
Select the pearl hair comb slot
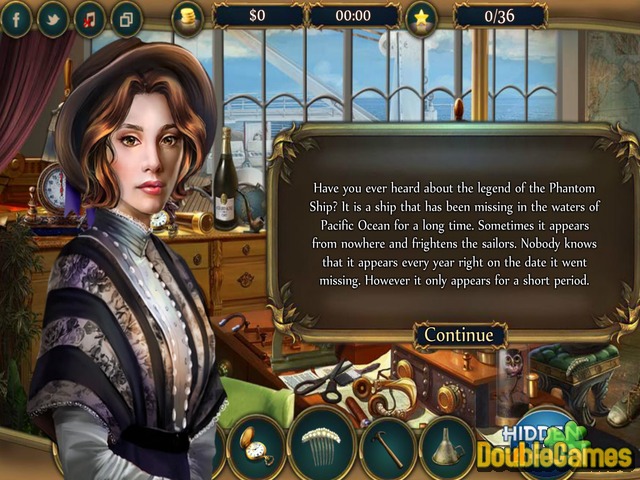click(322, 444)
